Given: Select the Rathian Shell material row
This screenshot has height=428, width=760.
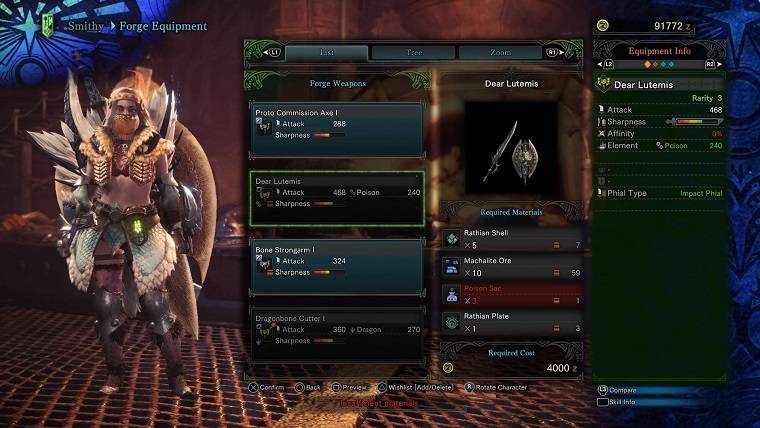Looking at the screenshot, I should click(x=512, y=238).
